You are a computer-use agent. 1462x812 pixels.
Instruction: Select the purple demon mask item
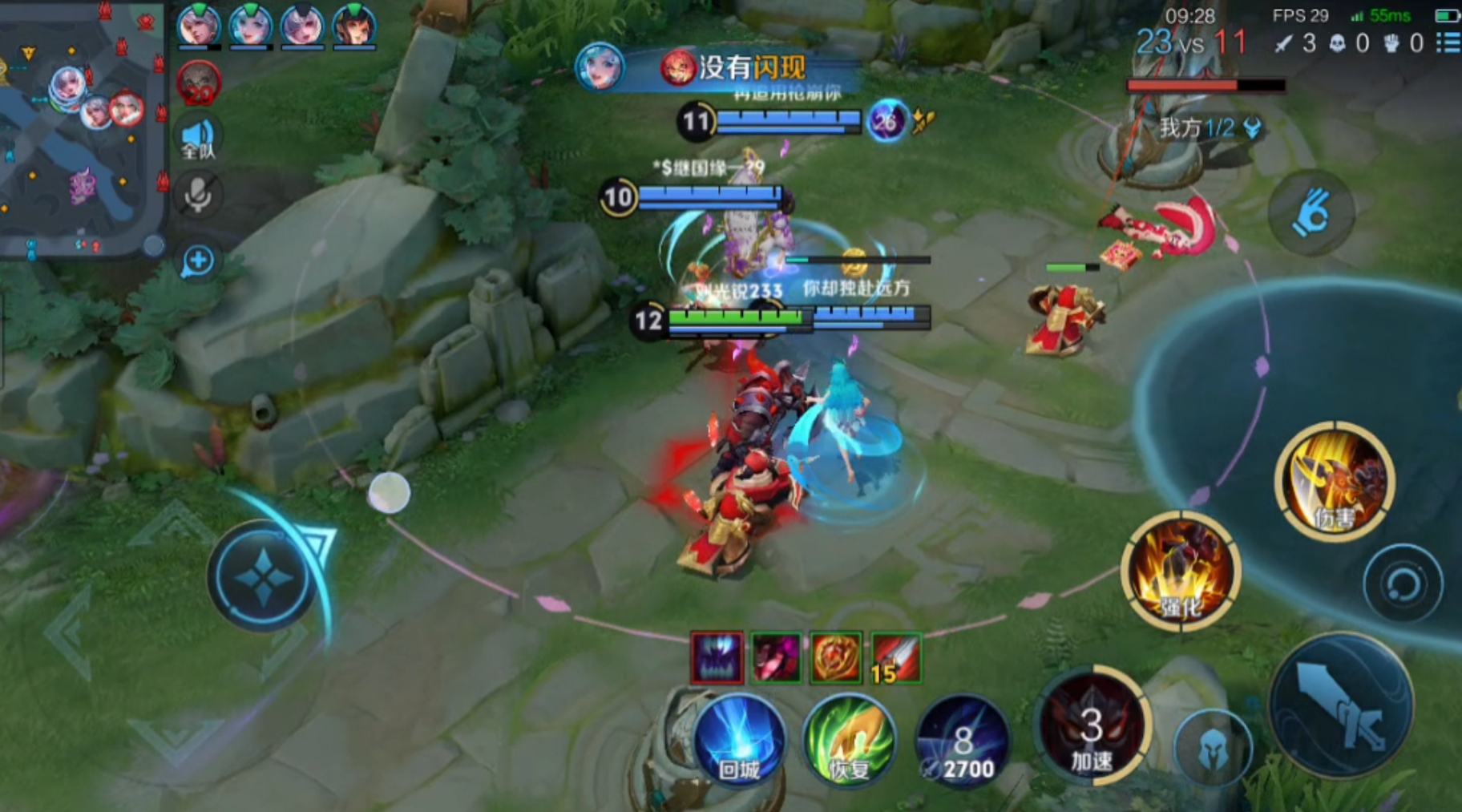coord(717,658)
